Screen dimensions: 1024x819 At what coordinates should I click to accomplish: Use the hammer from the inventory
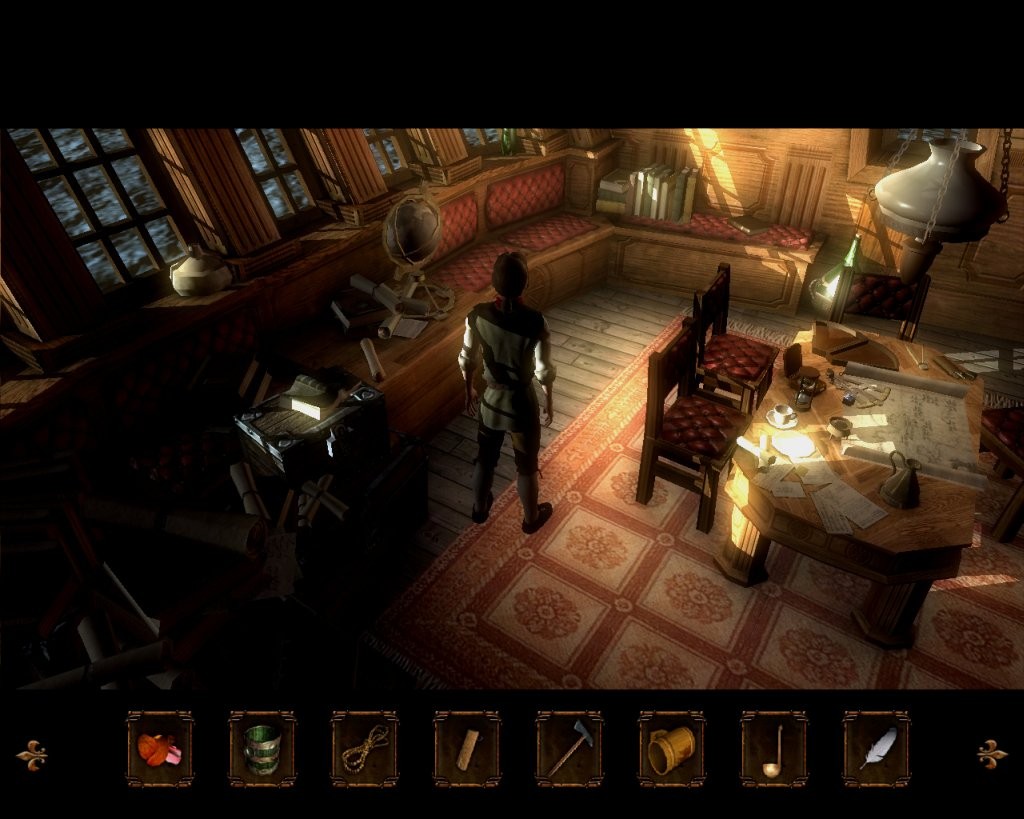coord(569,749)
